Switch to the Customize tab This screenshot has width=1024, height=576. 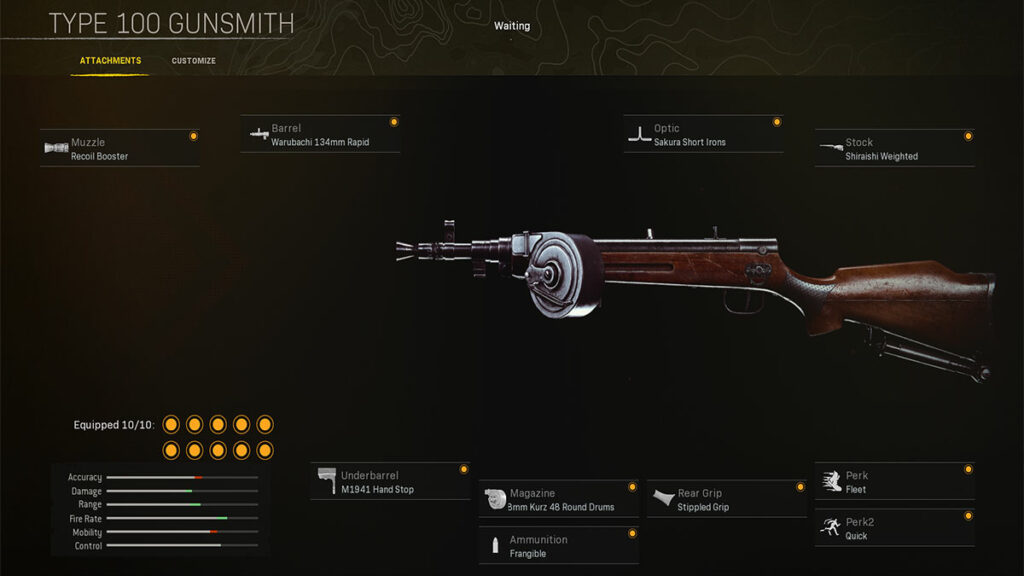coord(193,61)
